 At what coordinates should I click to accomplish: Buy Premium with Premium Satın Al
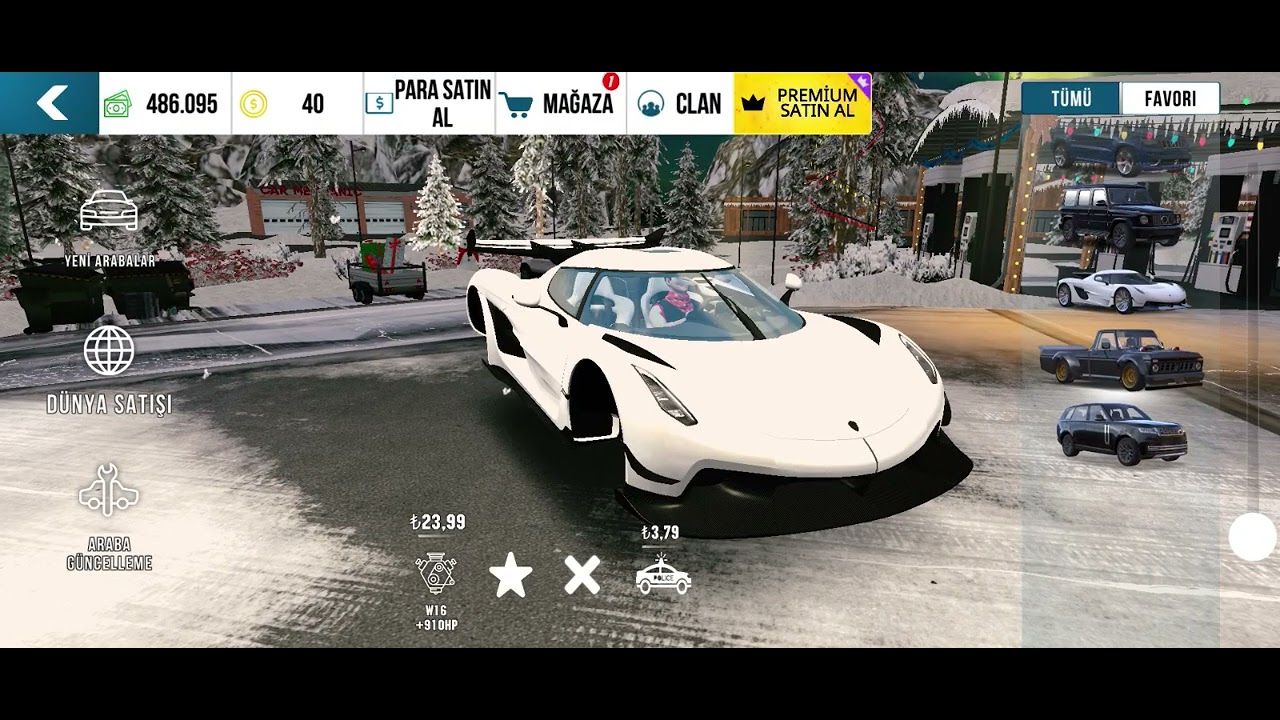click(x=802, y=103)
